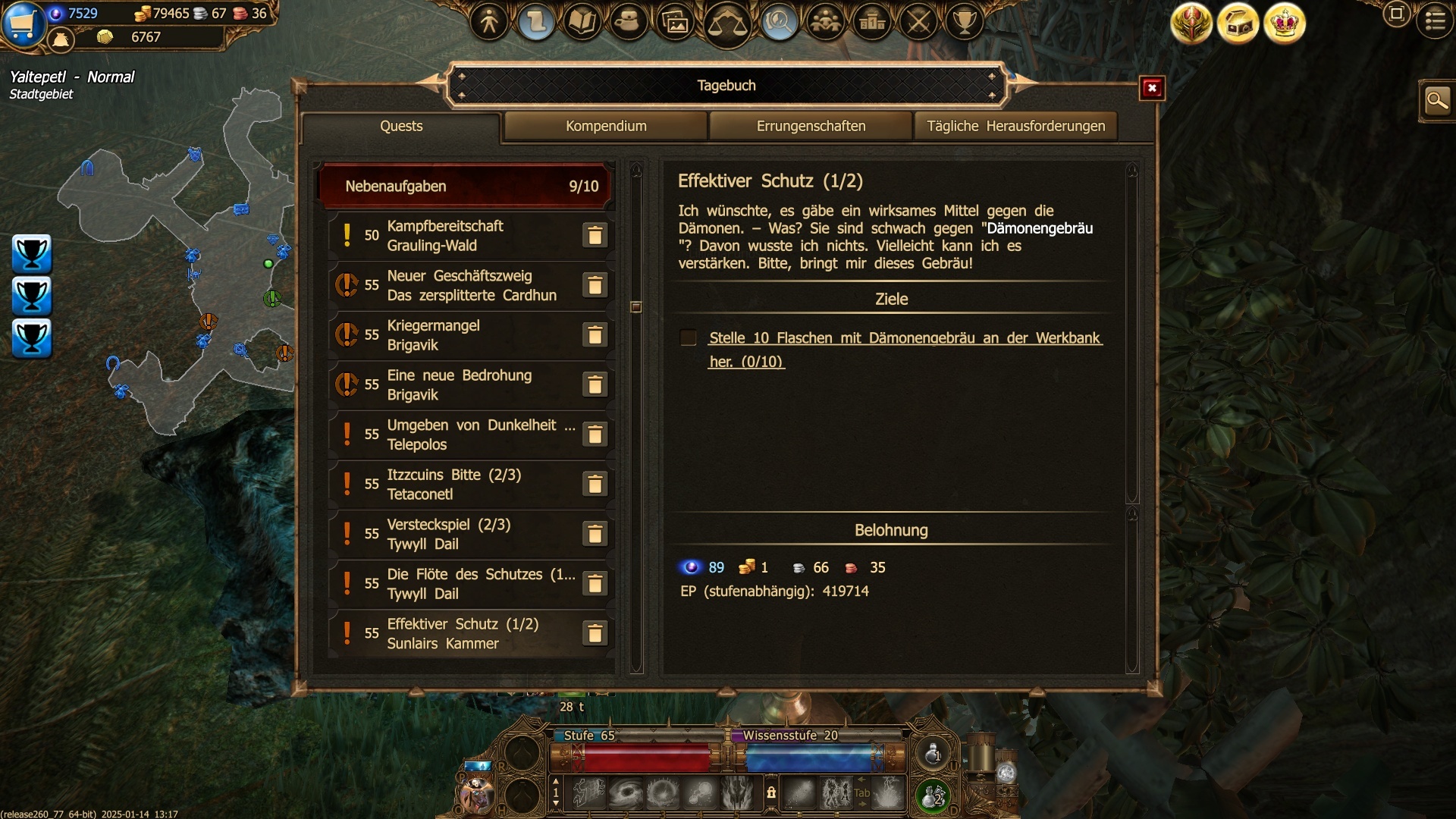The width and height of the screenshot is (1456, 819).
Task: Abandon Effektiver Schutz using its trash button
Action: (595, 634)
